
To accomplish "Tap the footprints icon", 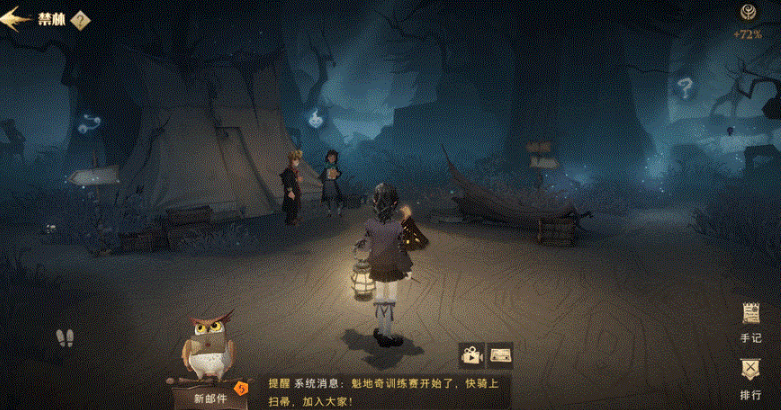I will tap(65, 339).
